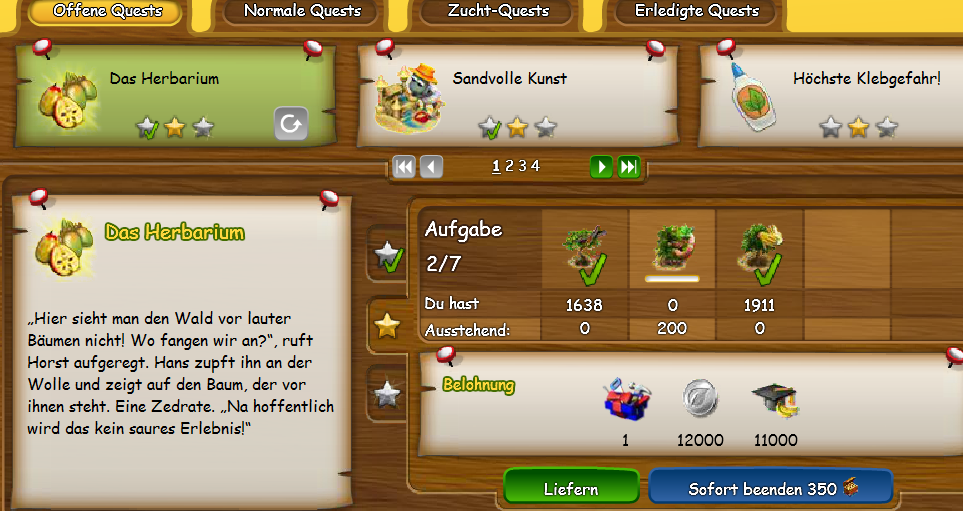Go to the previous quest page

coord(431,167)
